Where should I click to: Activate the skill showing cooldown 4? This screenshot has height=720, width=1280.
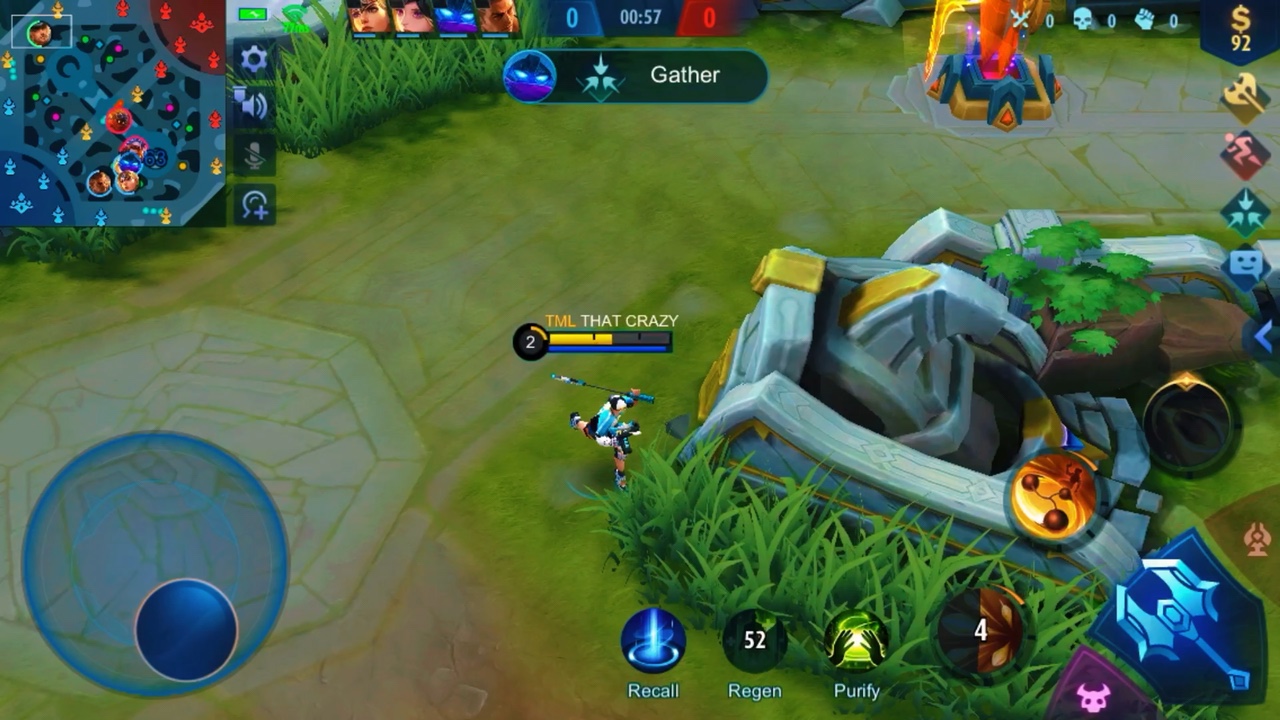pyautogui.click(x=980, y=630)
